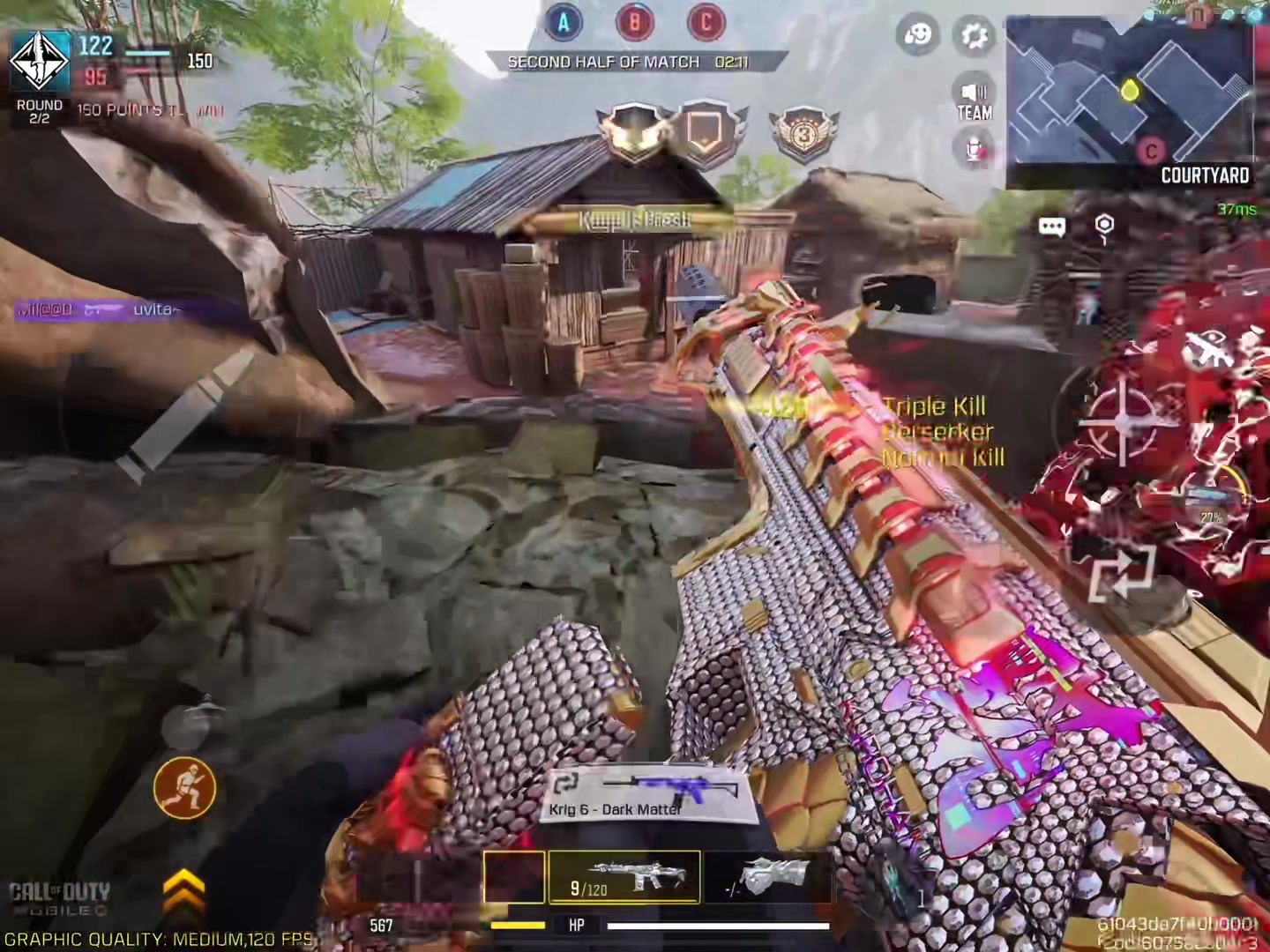Select the primary weapon slot showing 9/120

tap(624, 877)
